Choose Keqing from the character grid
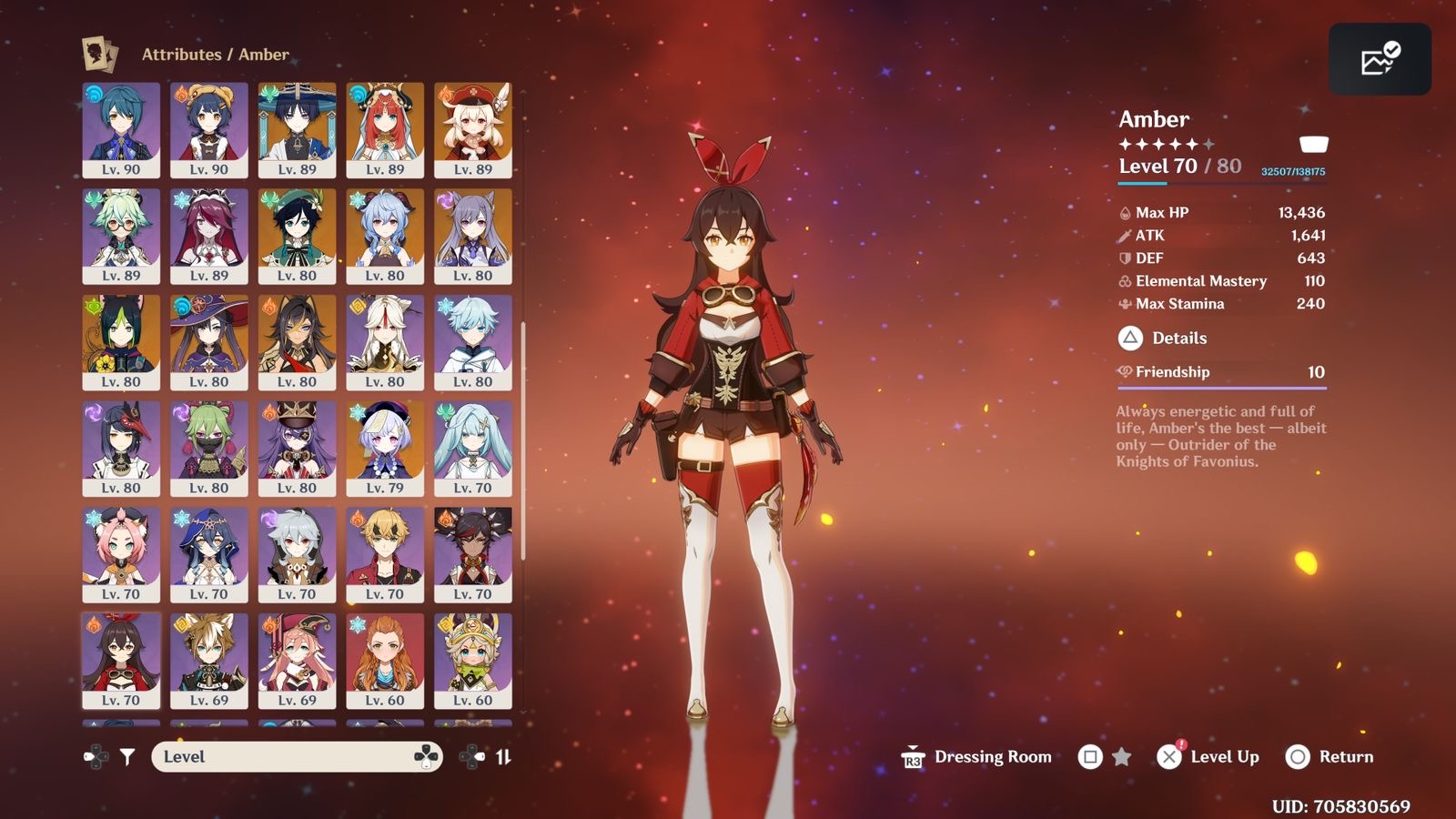1456x819 pixels. pos(473,236)
